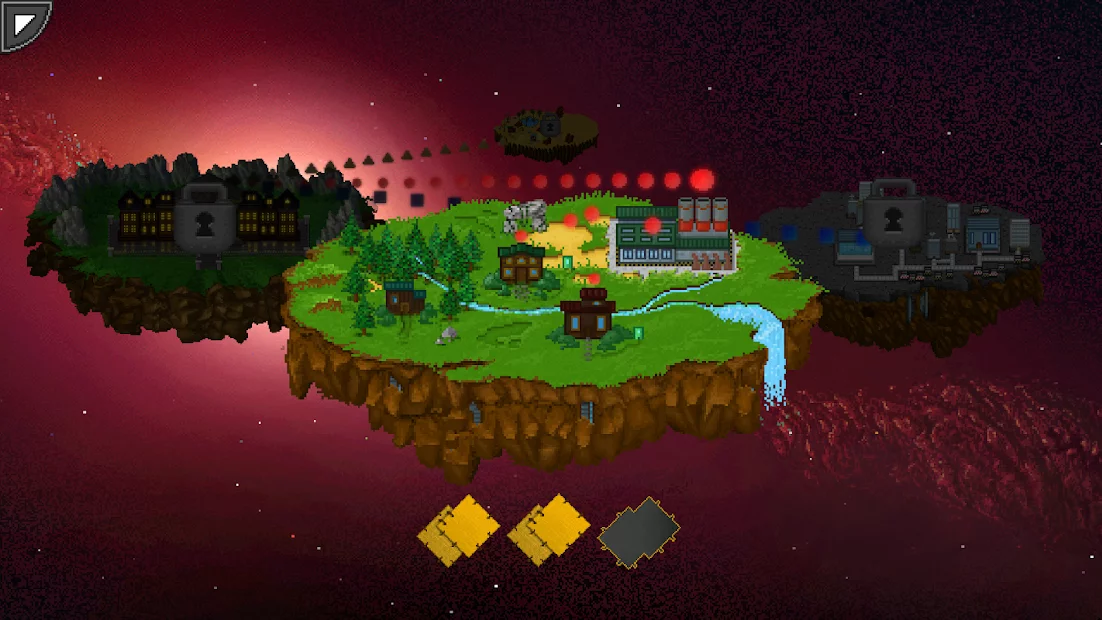Click the empty grey puzzle piece
The height and width of the screenshot is (620, 1102).
638,531
